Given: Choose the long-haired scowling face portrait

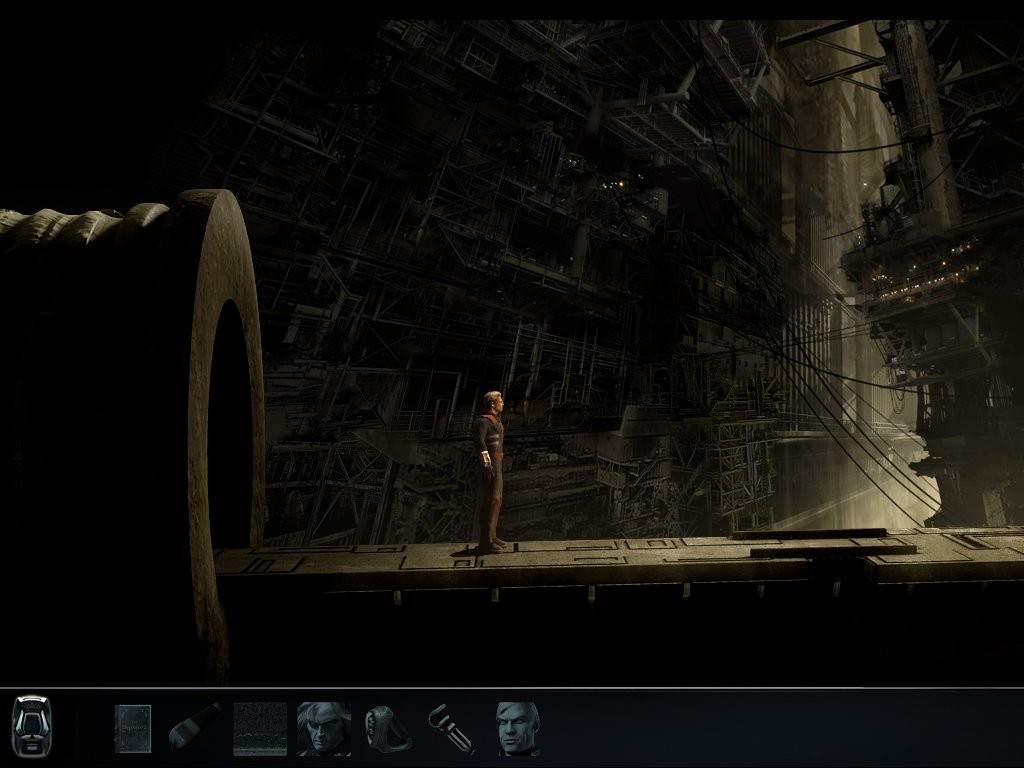Looking at the screenshot, I should (323, 728).
